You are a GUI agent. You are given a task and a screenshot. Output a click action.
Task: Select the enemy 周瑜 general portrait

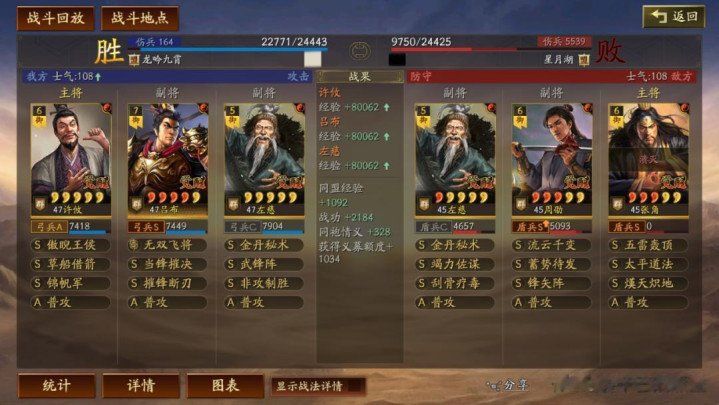click(552, 160)
